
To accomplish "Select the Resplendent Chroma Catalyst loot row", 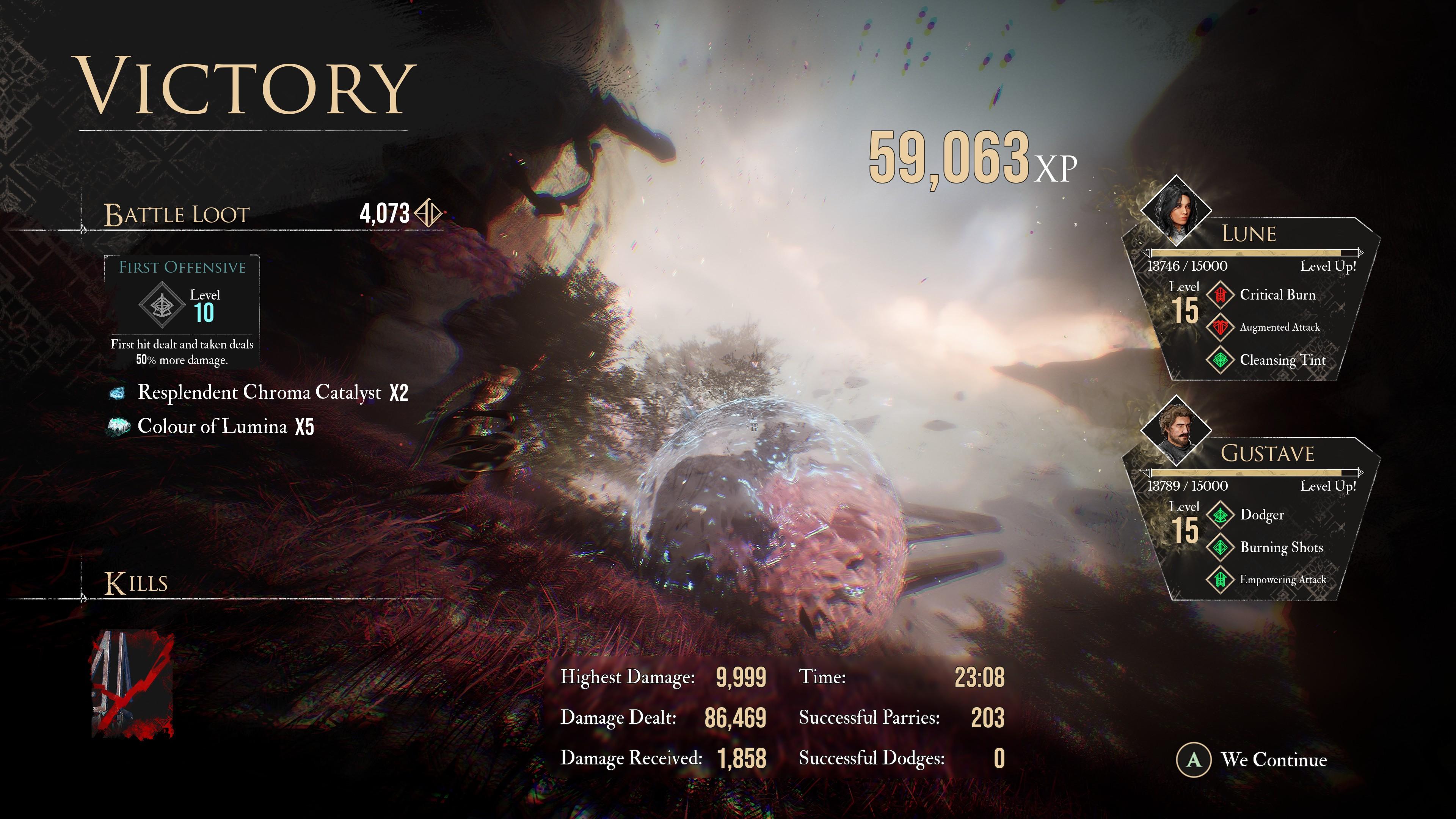I will point(259,392).
